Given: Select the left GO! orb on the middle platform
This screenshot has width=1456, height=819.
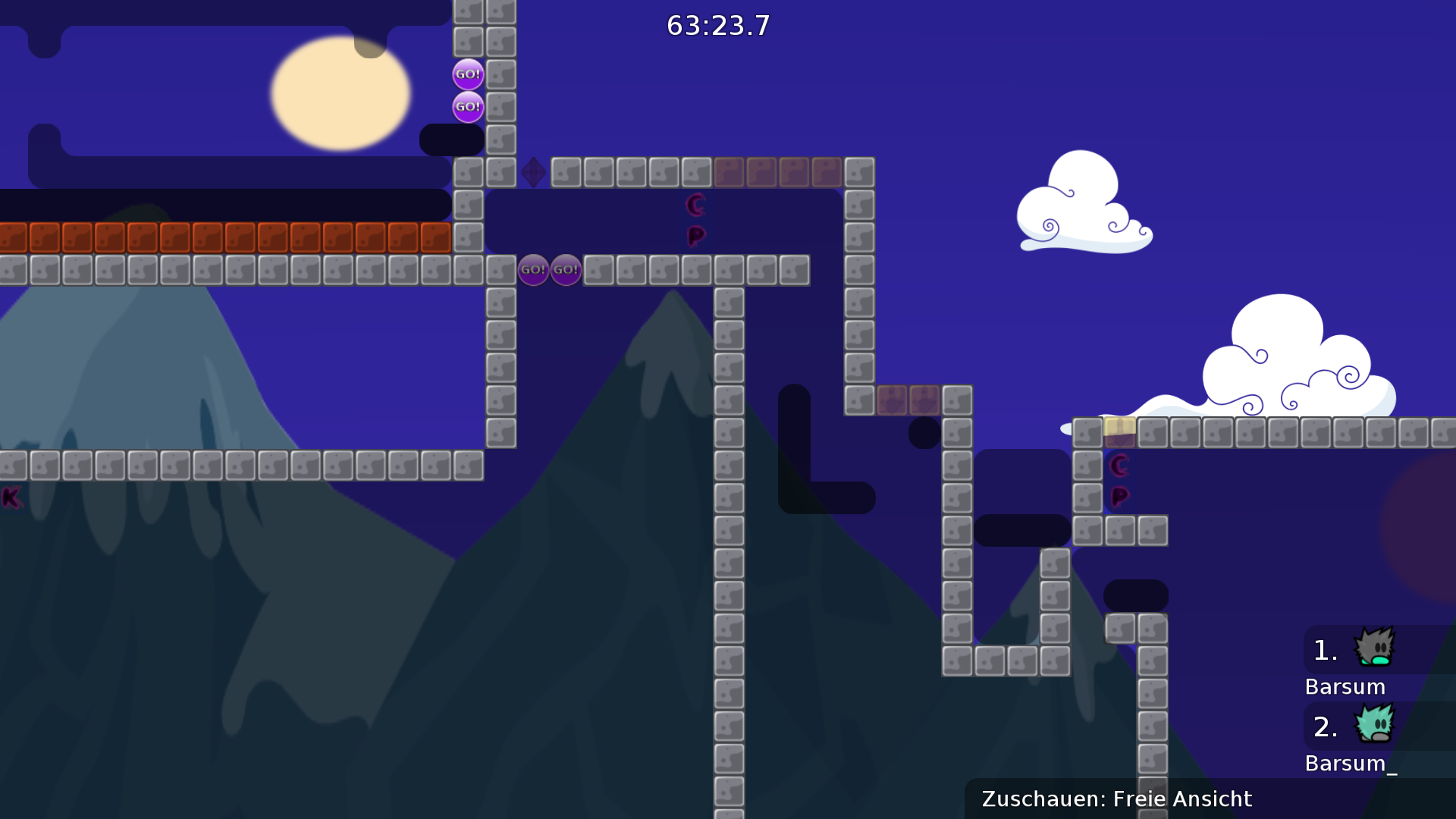Looking at the screenshot, I should click(535, 269).
